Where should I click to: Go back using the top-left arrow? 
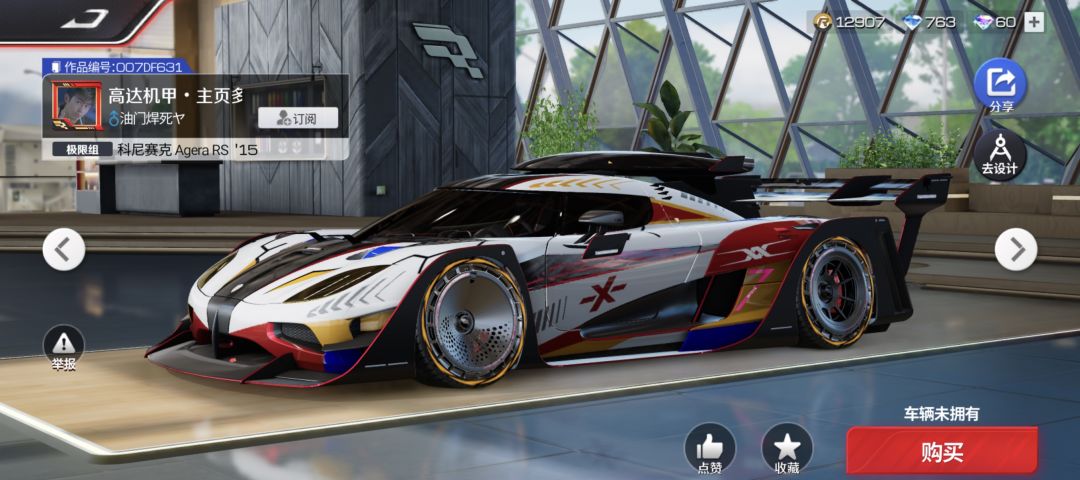85,19
